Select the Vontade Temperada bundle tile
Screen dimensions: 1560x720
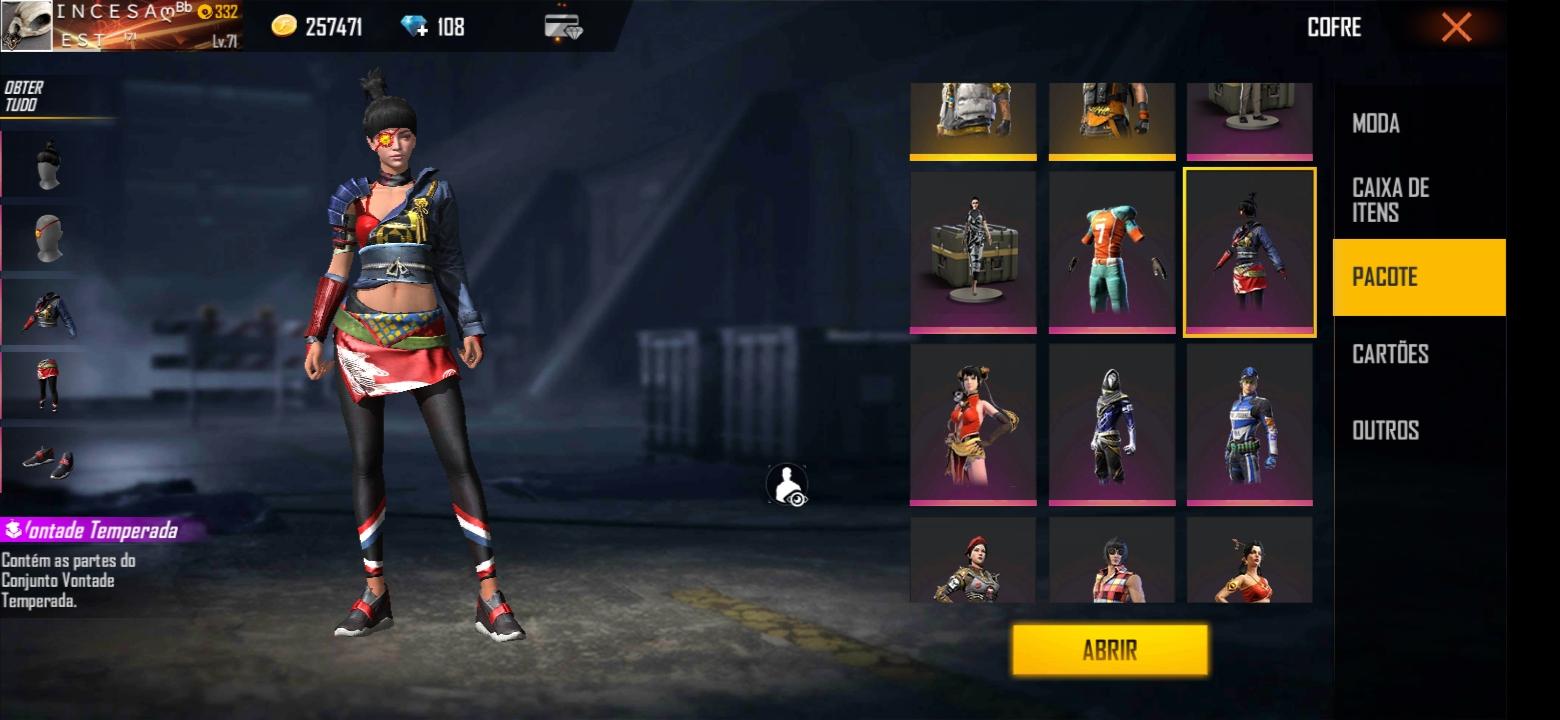(1249, 251)
